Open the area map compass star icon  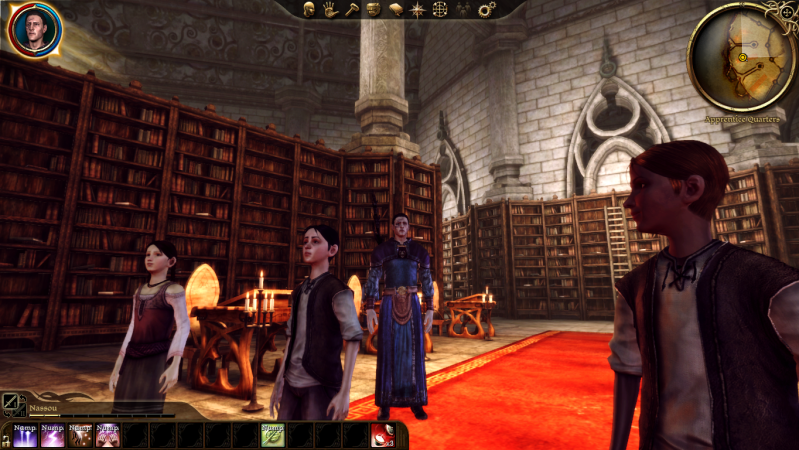[417, 9]
